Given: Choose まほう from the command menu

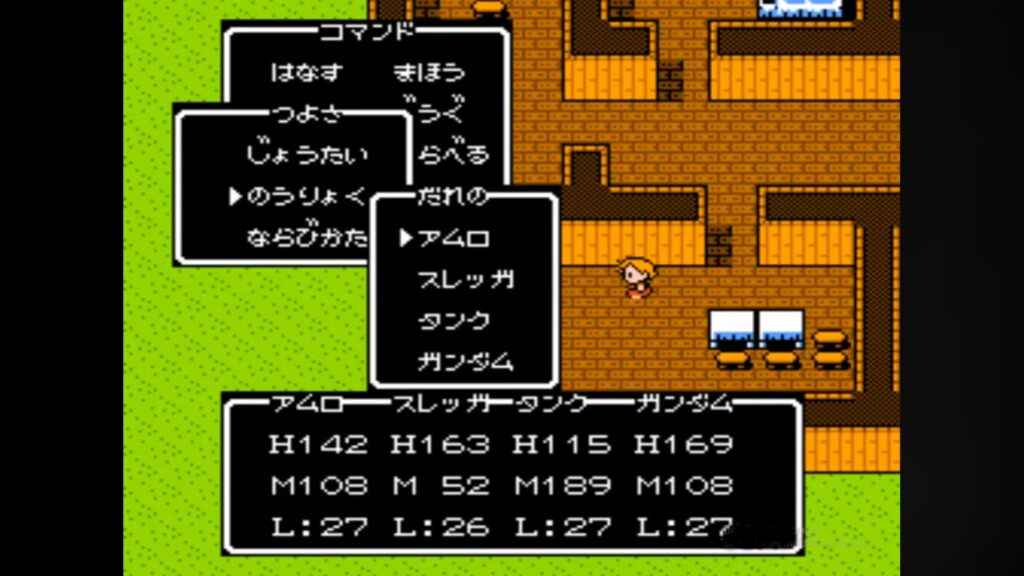Looking at the screenshot, I should tap(429, 72).
